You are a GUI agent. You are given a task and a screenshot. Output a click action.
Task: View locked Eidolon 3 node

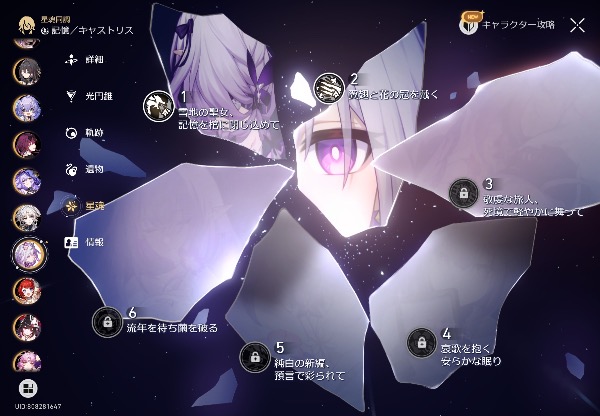click(463, 191)
